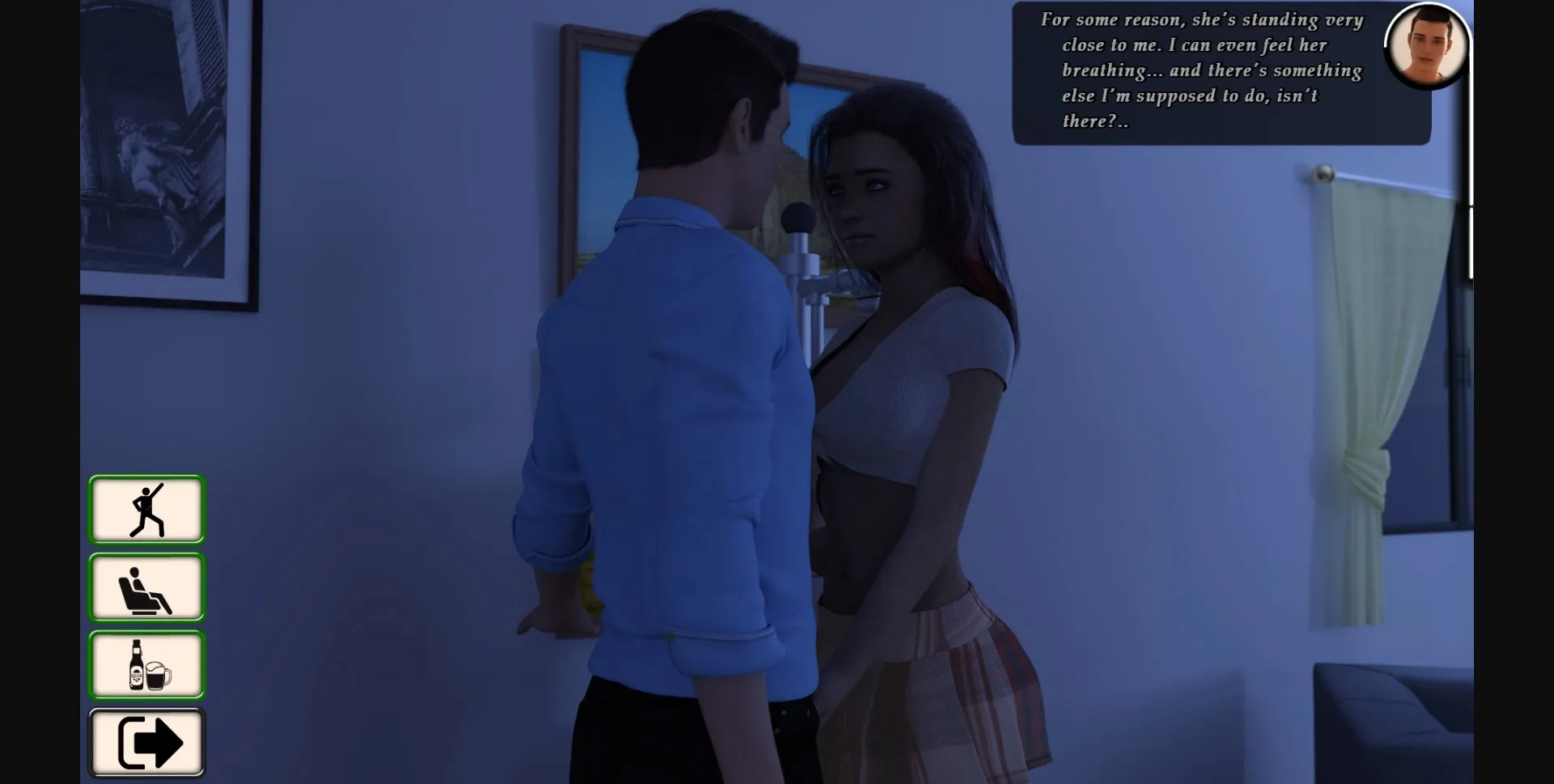Toggle the green-highlighted dance option

(146, 509)
